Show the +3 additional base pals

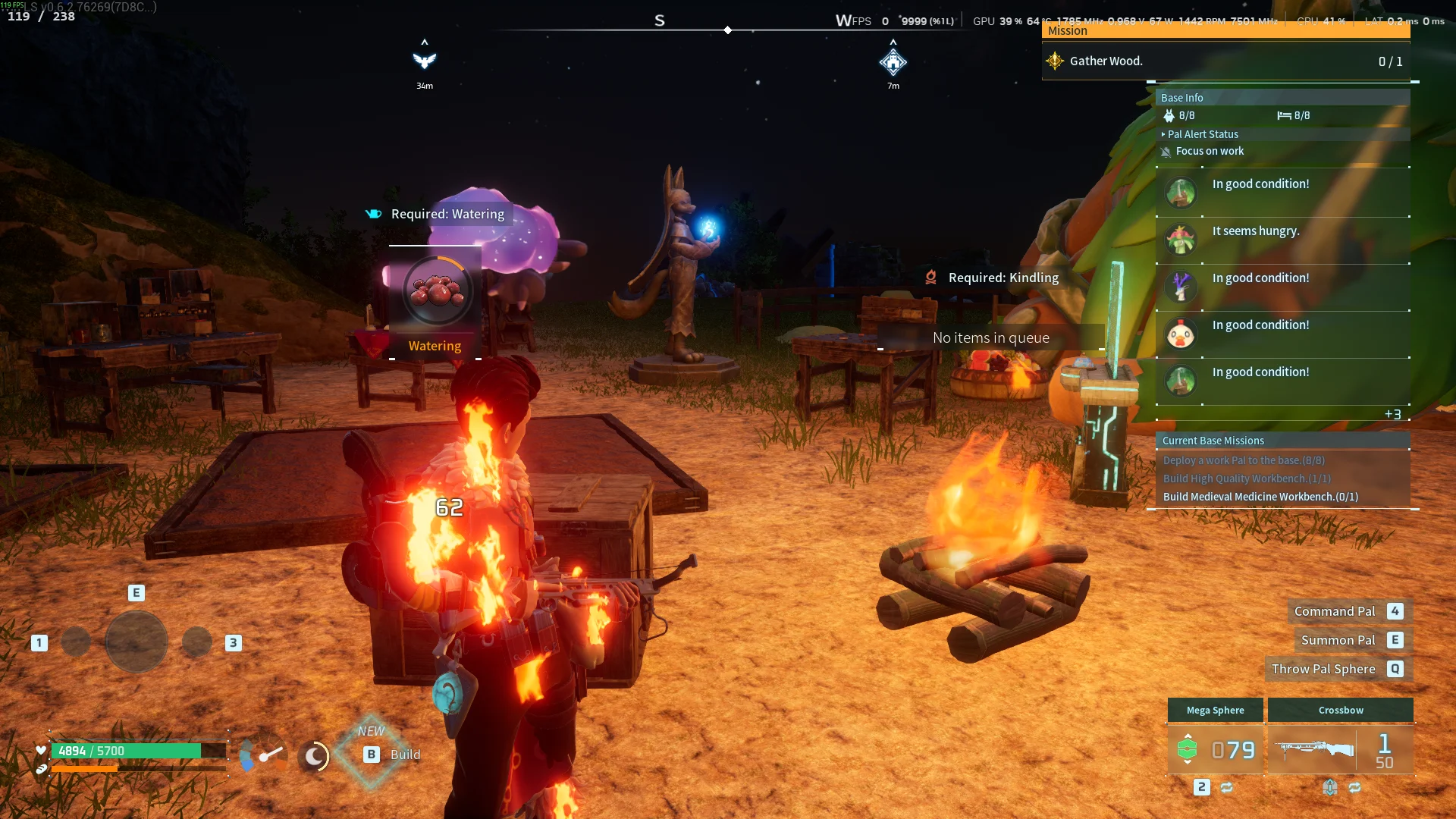click(1392, 414)
